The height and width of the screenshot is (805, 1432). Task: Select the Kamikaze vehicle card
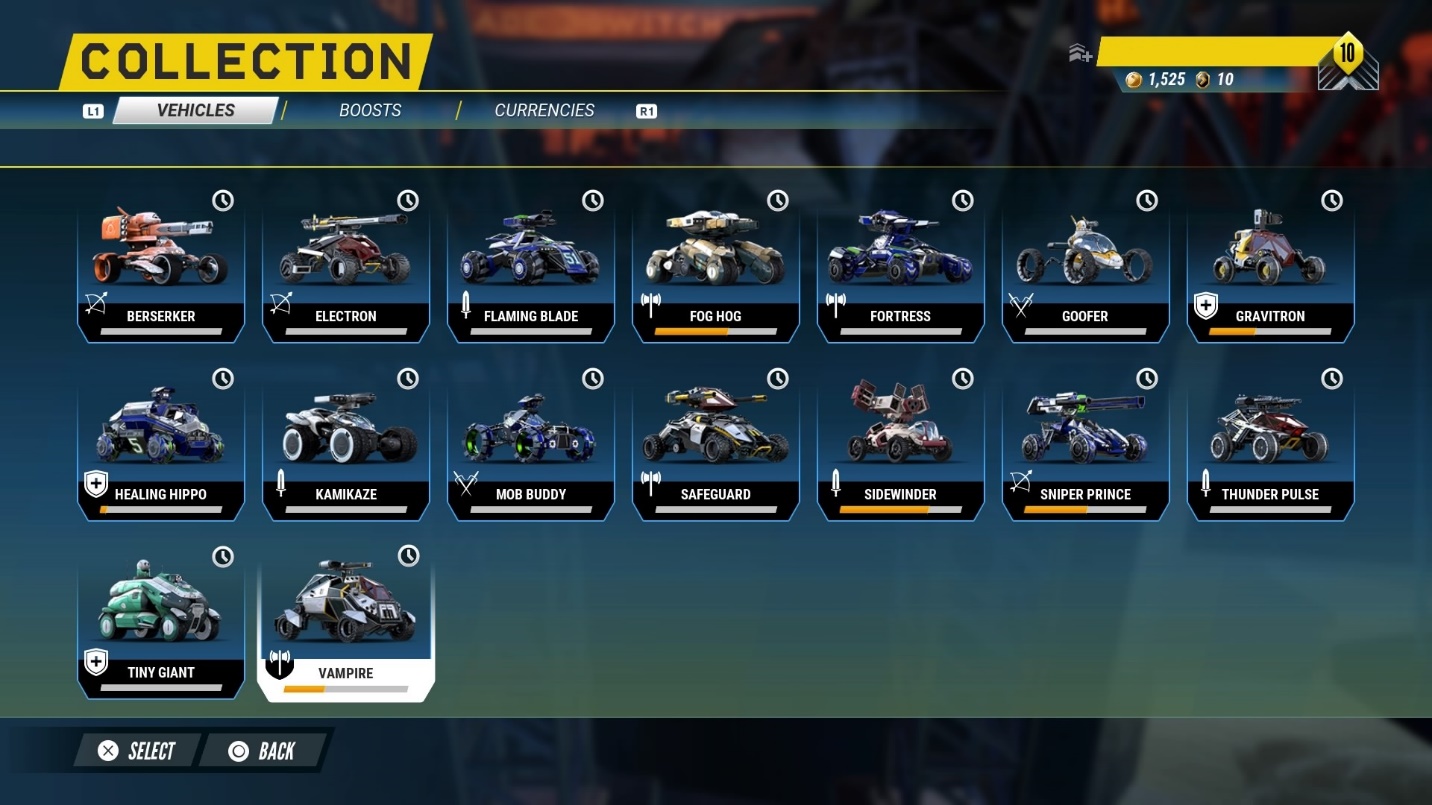coord(346,443)
